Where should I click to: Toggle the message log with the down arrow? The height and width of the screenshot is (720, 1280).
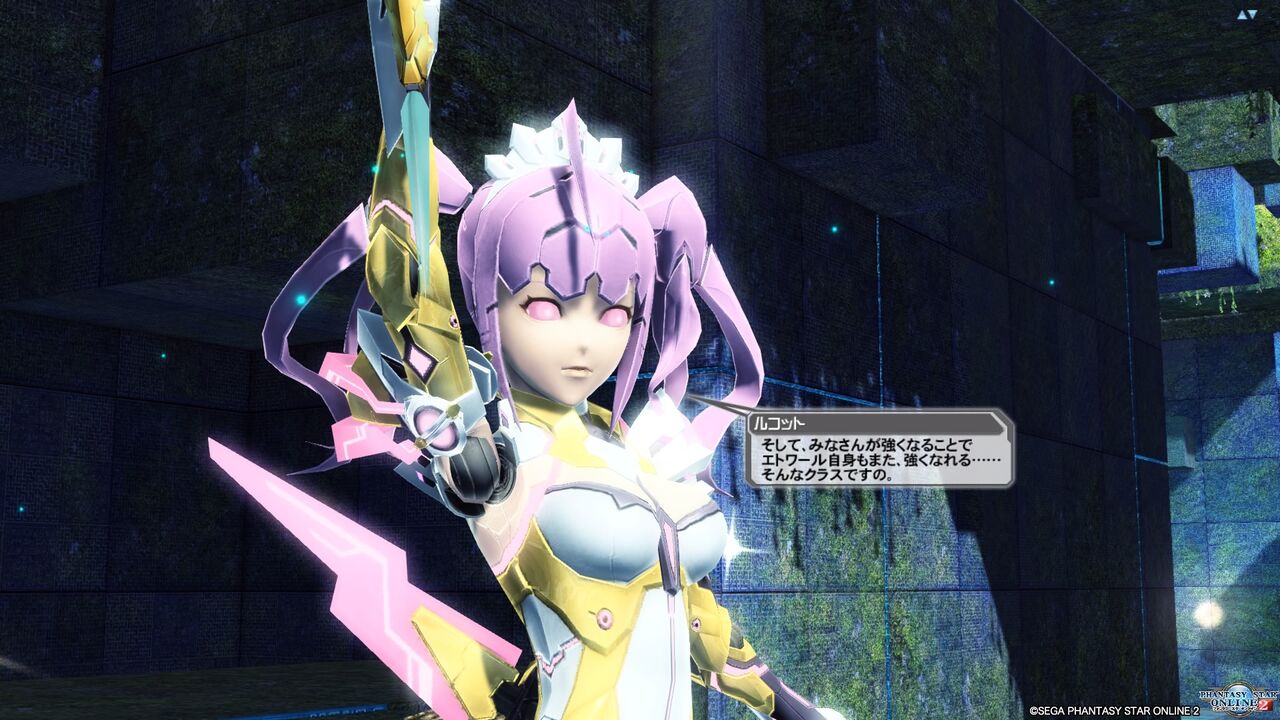tap(1253, 14)
